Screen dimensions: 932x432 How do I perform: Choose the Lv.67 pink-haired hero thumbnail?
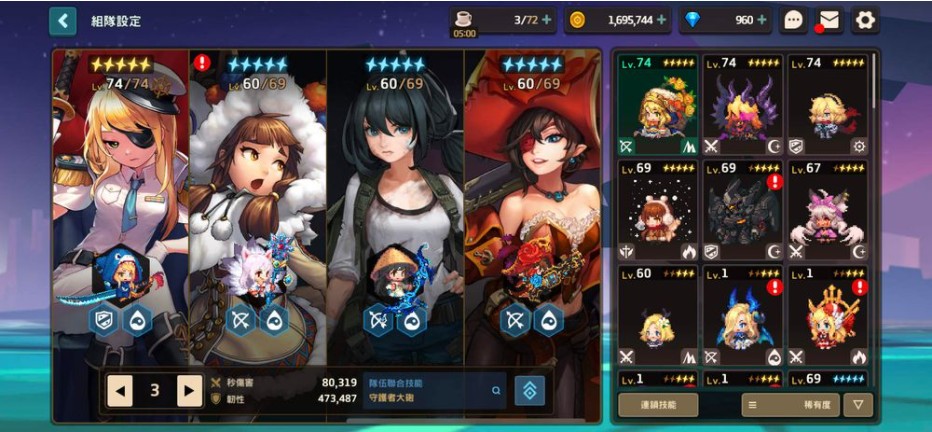827,211
